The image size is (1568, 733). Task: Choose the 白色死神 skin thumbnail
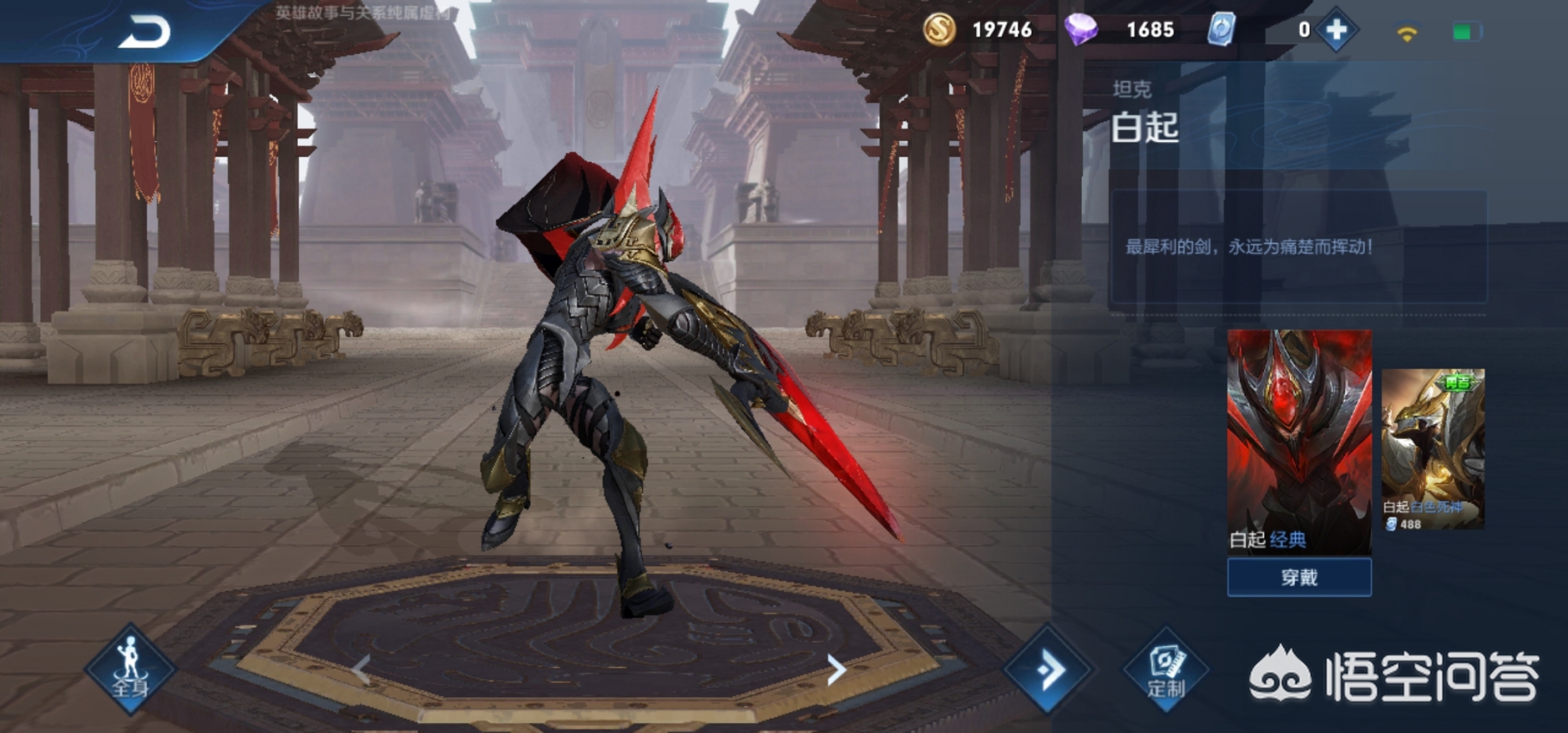tap(1432, 448)
